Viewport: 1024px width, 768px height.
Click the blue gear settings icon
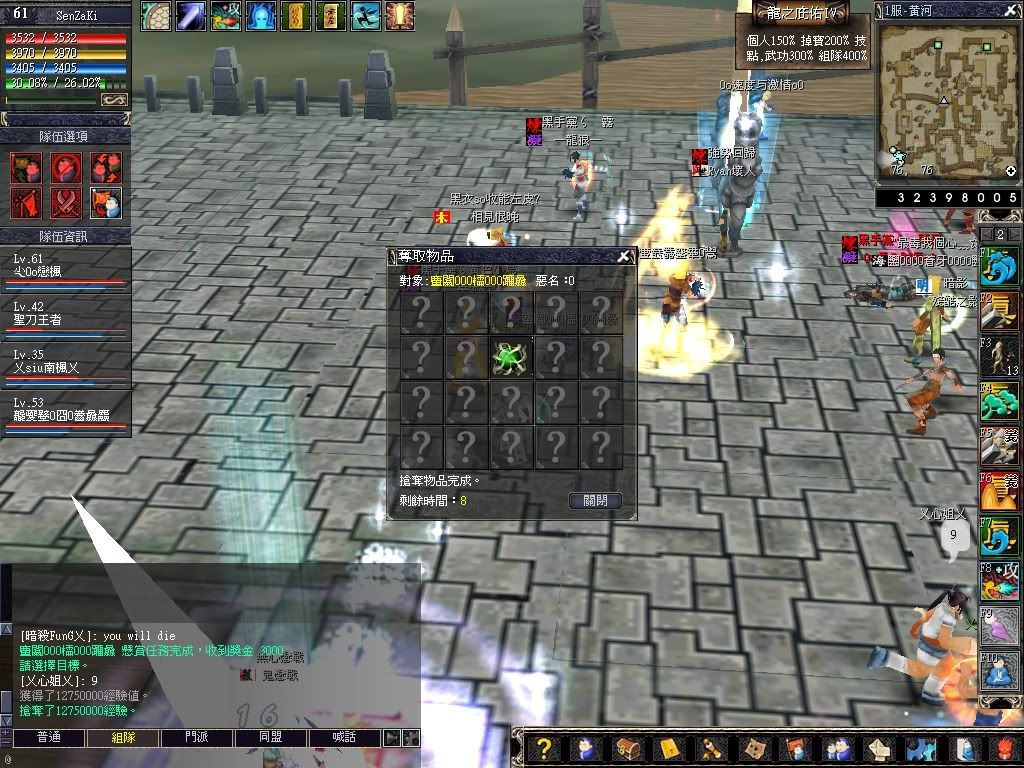click(x=921, y=748)
